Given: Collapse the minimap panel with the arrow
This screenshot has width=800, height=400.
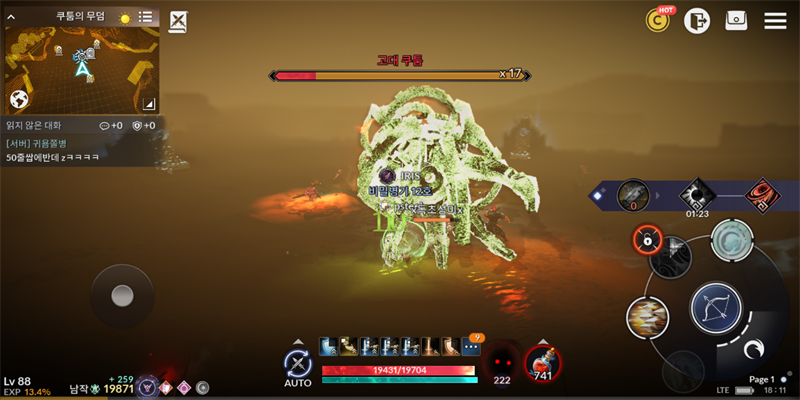Looking at the screenshot, I should point(11,17).
